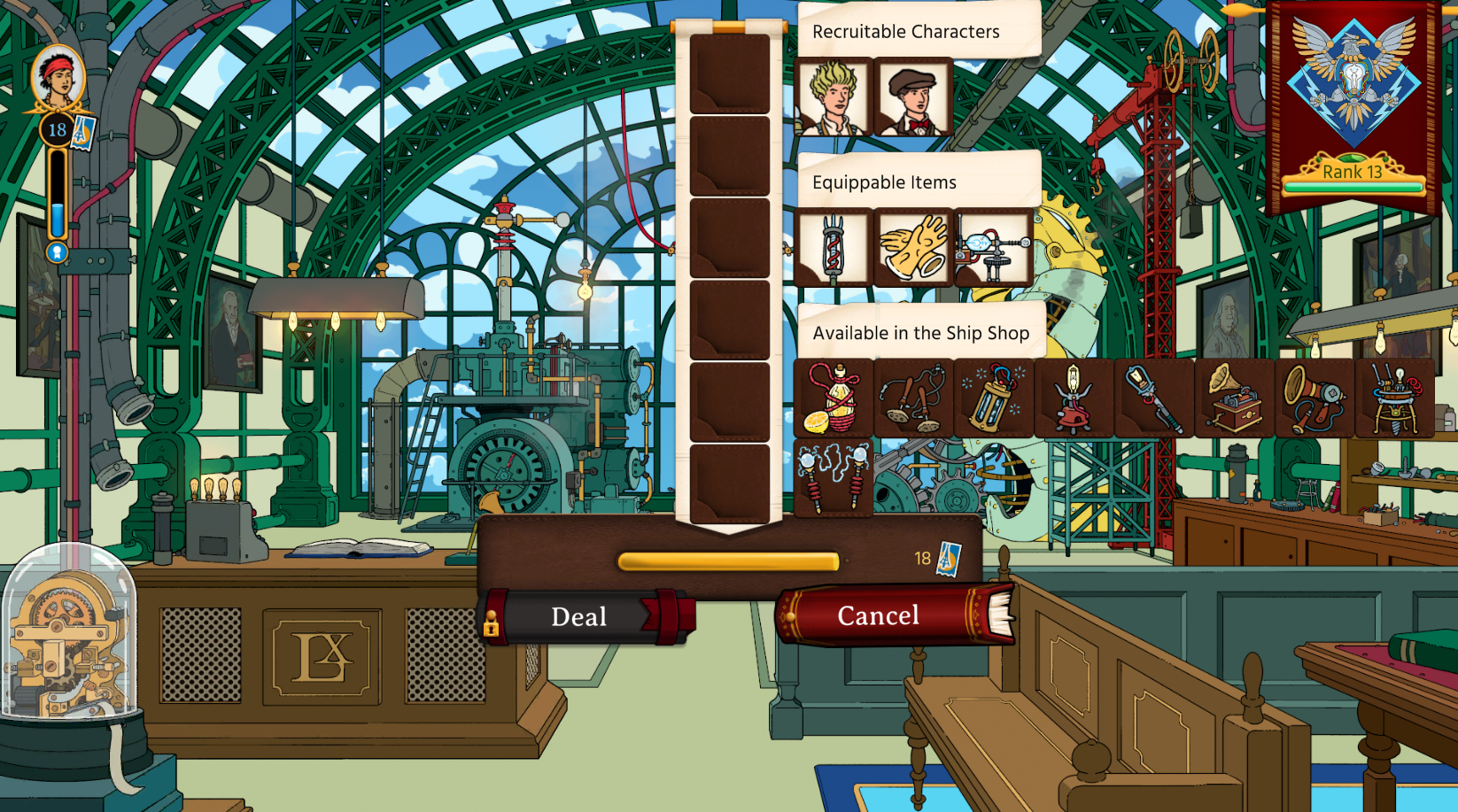This screenshot has width=1458, height=812.
Task: Select the glass bulb apparatus item
Action: pyautogui.click(x=994, y=248)
